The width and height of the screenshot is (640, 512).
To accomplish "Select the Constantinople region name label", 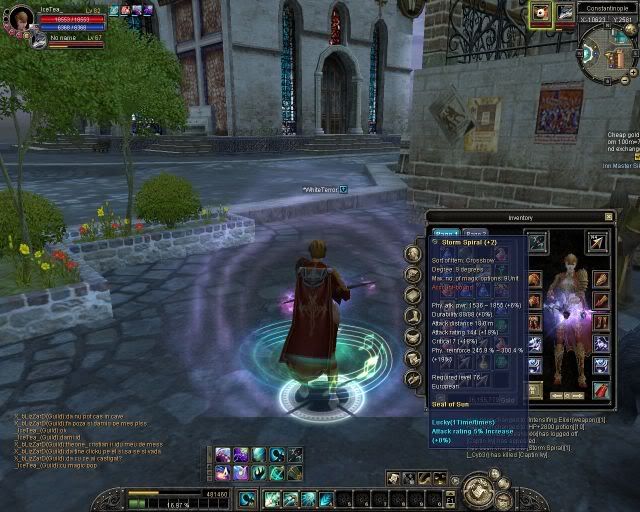I will [x=606, y=8].
